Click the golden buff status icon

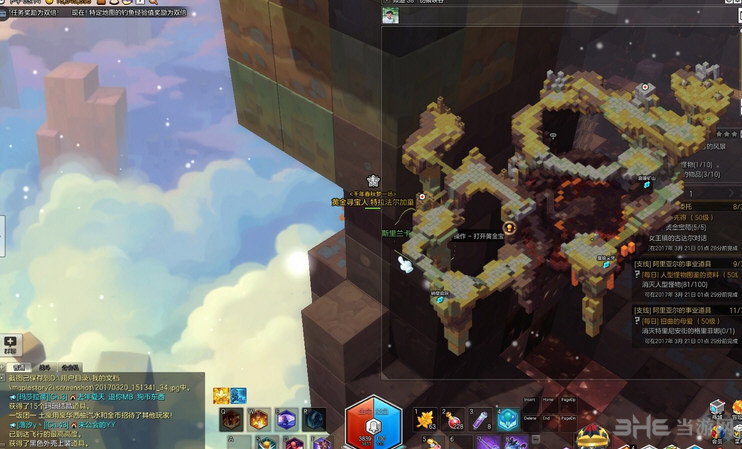tap(222, 396)
